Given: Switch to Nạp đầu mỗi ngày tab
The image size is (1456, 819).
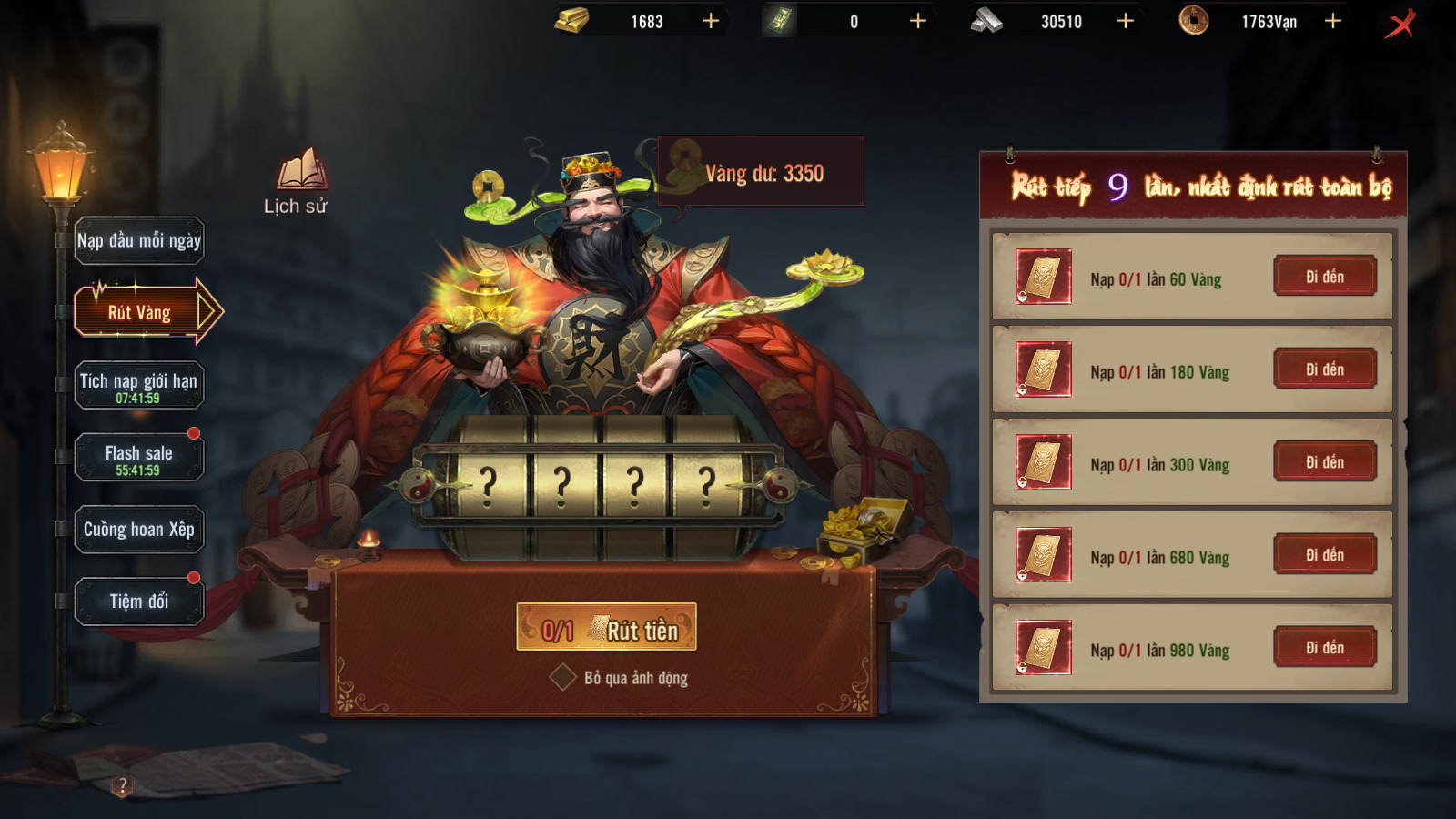Looking at the screenshot, I should click(x=139, y=241).
